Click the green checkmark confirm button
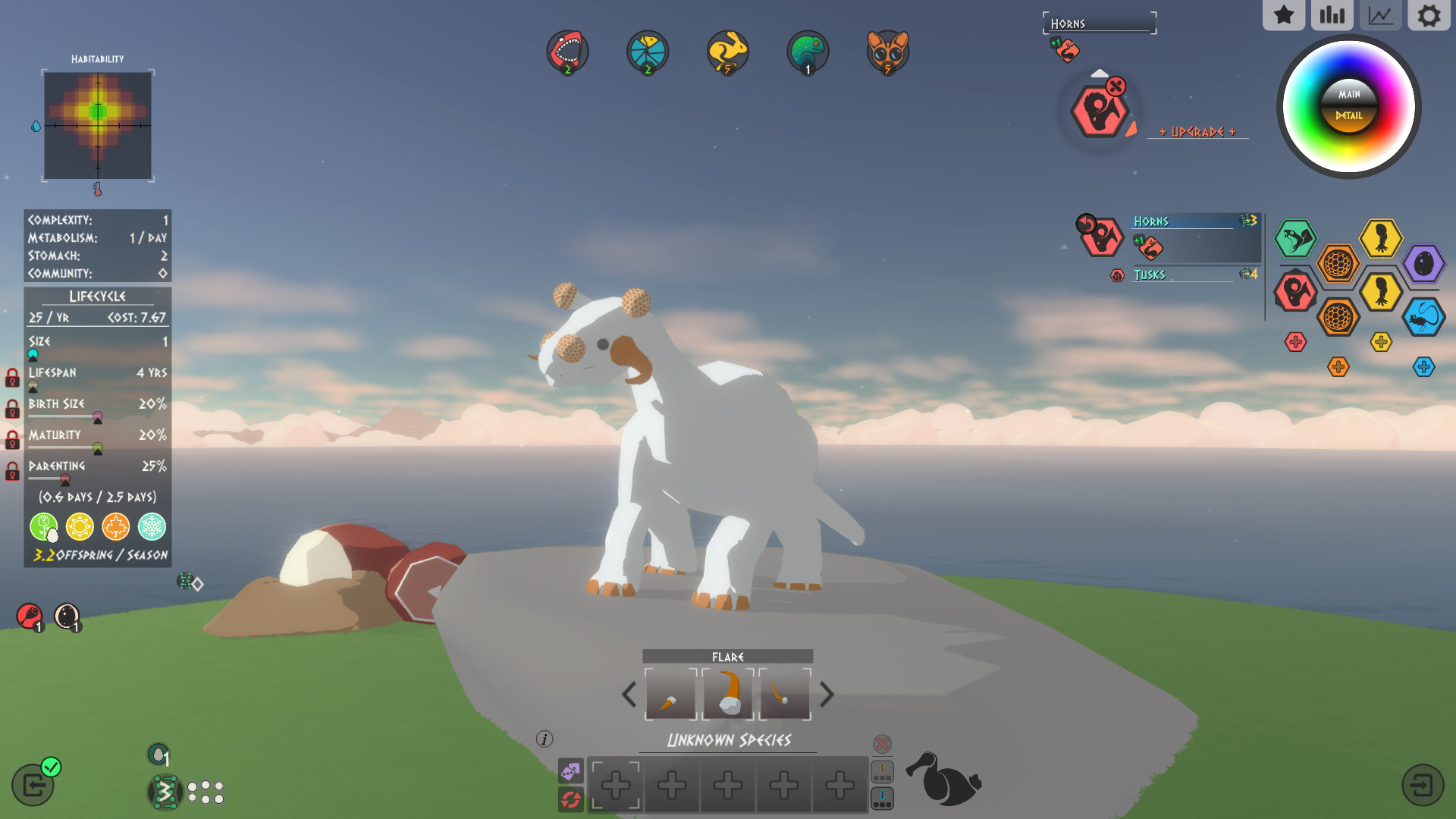 [50, 767]
